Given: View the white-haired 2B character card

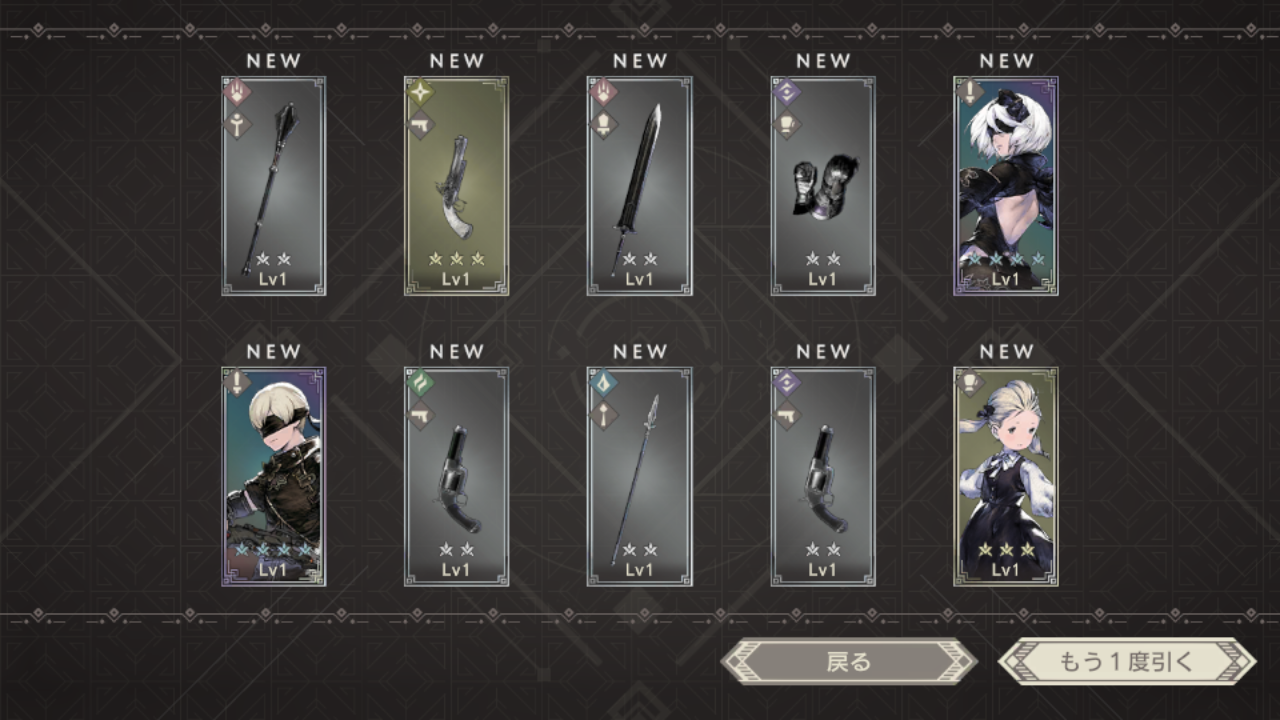Looking at the screenshot, I should (x=1005, y=186).
